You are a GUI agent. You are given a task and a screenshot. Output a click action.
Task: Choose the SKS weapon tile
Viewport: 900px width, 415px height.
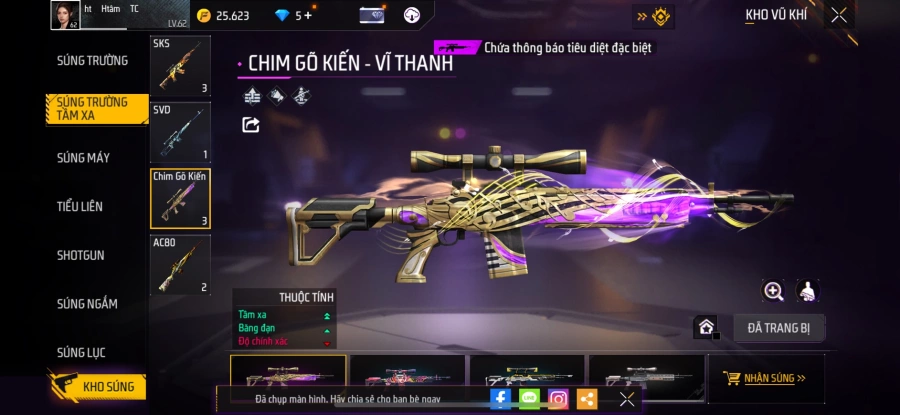pos(180,66)
